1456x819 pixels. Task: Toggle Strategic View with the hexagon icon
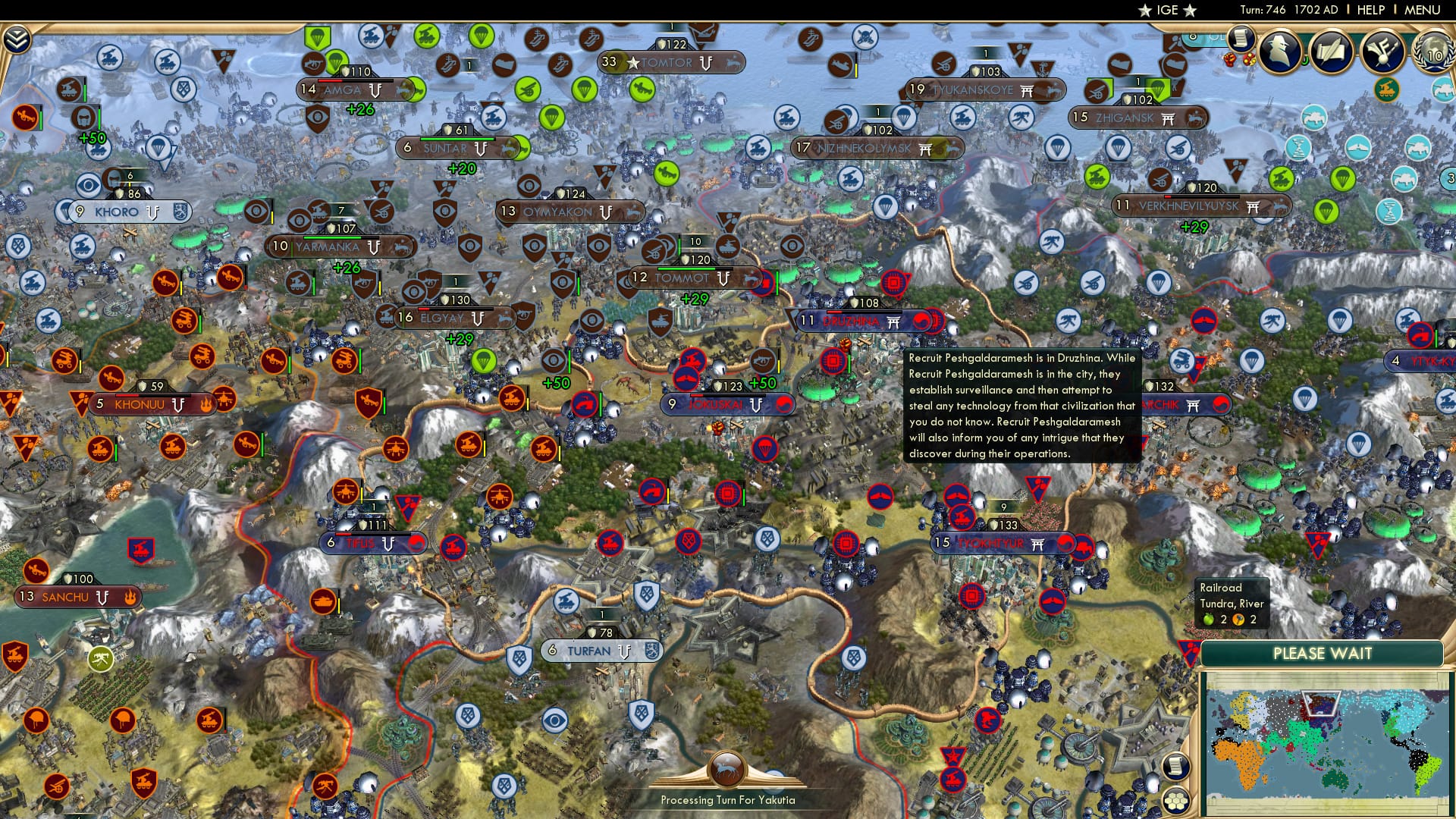pos(1175,802)
